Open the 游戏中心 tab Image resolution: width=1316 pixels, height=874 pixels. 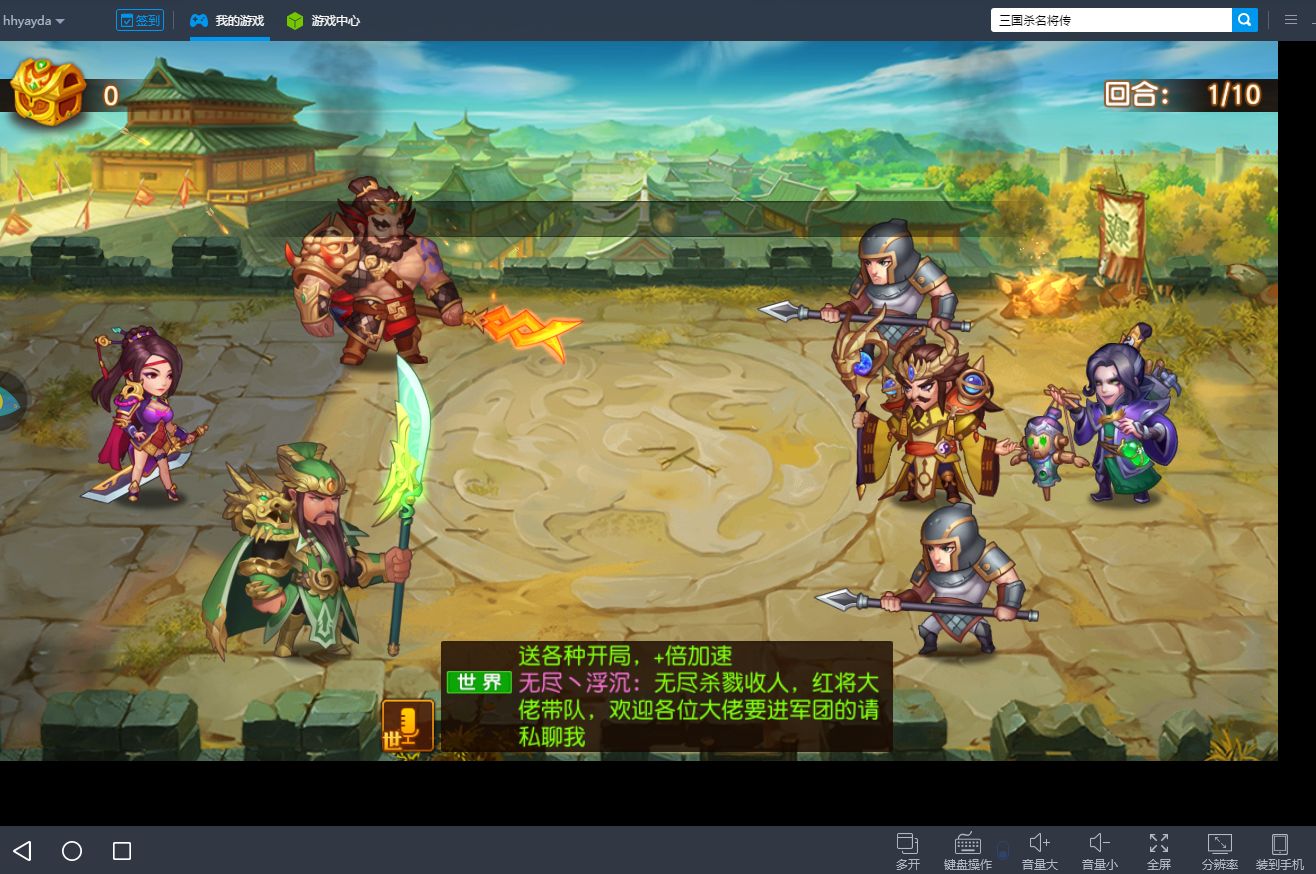[323, 20]
